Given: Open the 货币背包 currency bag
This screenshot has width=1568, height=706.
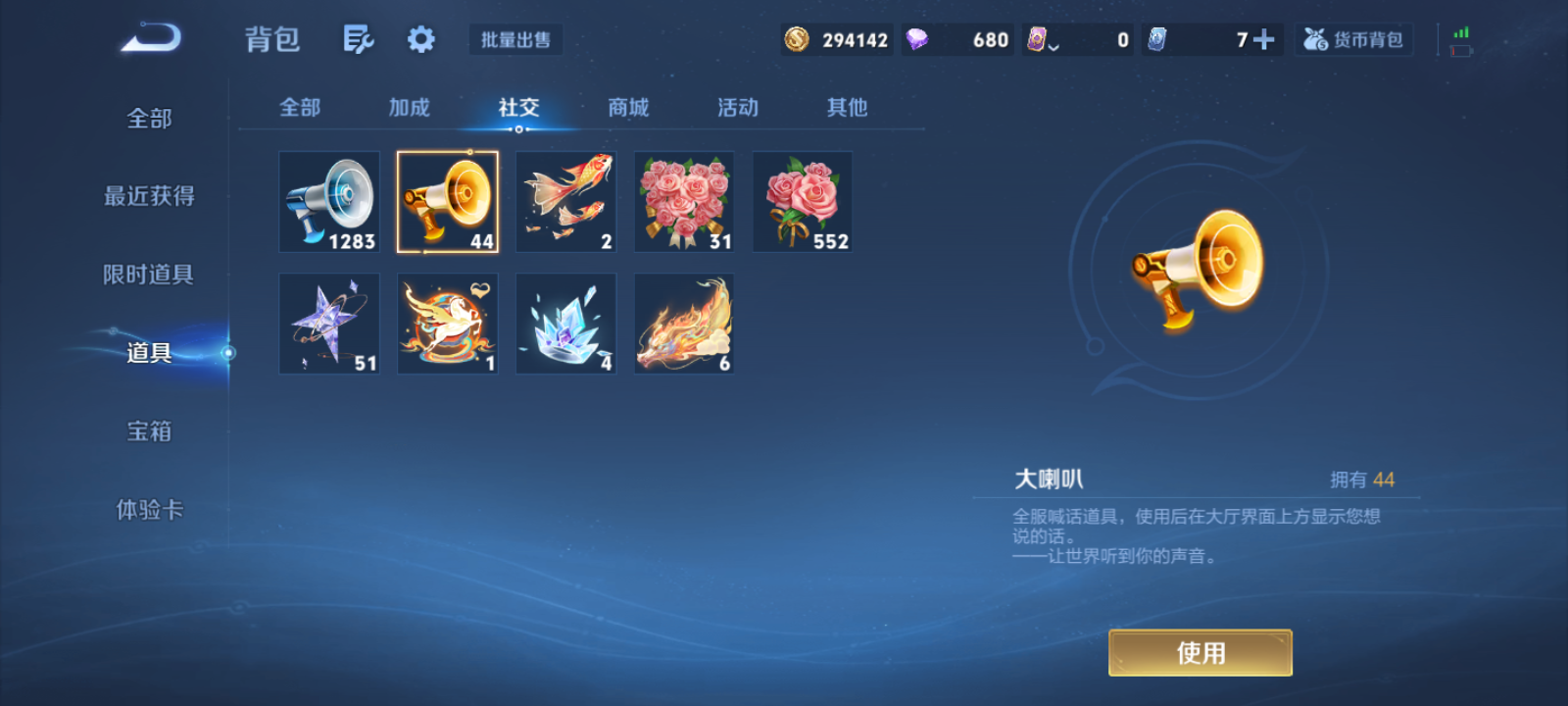Looking at the screenshot, I should (x=1353, y=39).
